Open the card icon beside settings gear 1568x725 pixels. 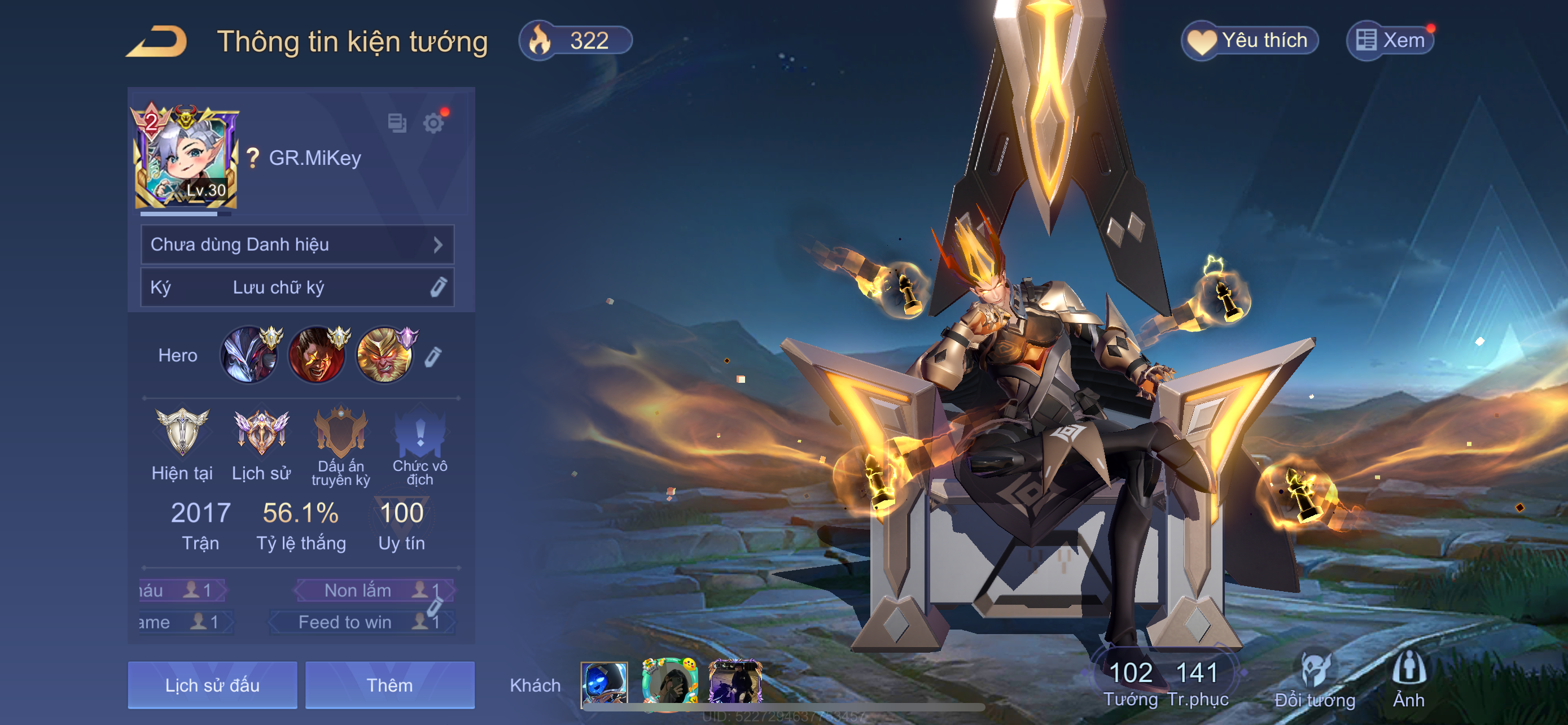click(x=397, y=123)
